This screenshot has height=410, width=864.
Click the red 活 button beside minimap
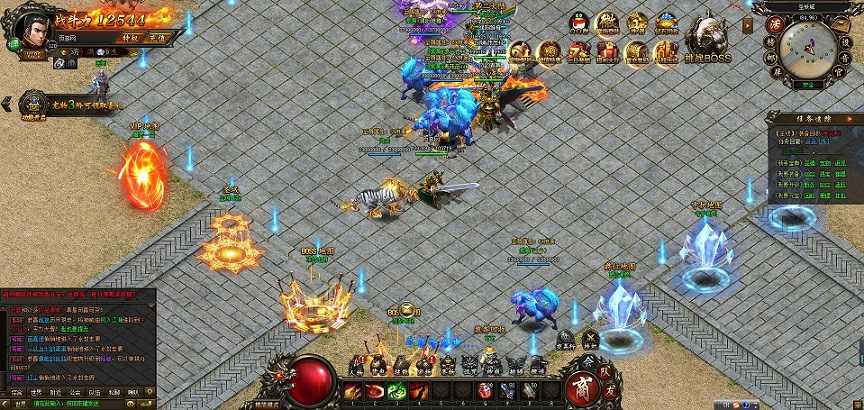point(774,22)
